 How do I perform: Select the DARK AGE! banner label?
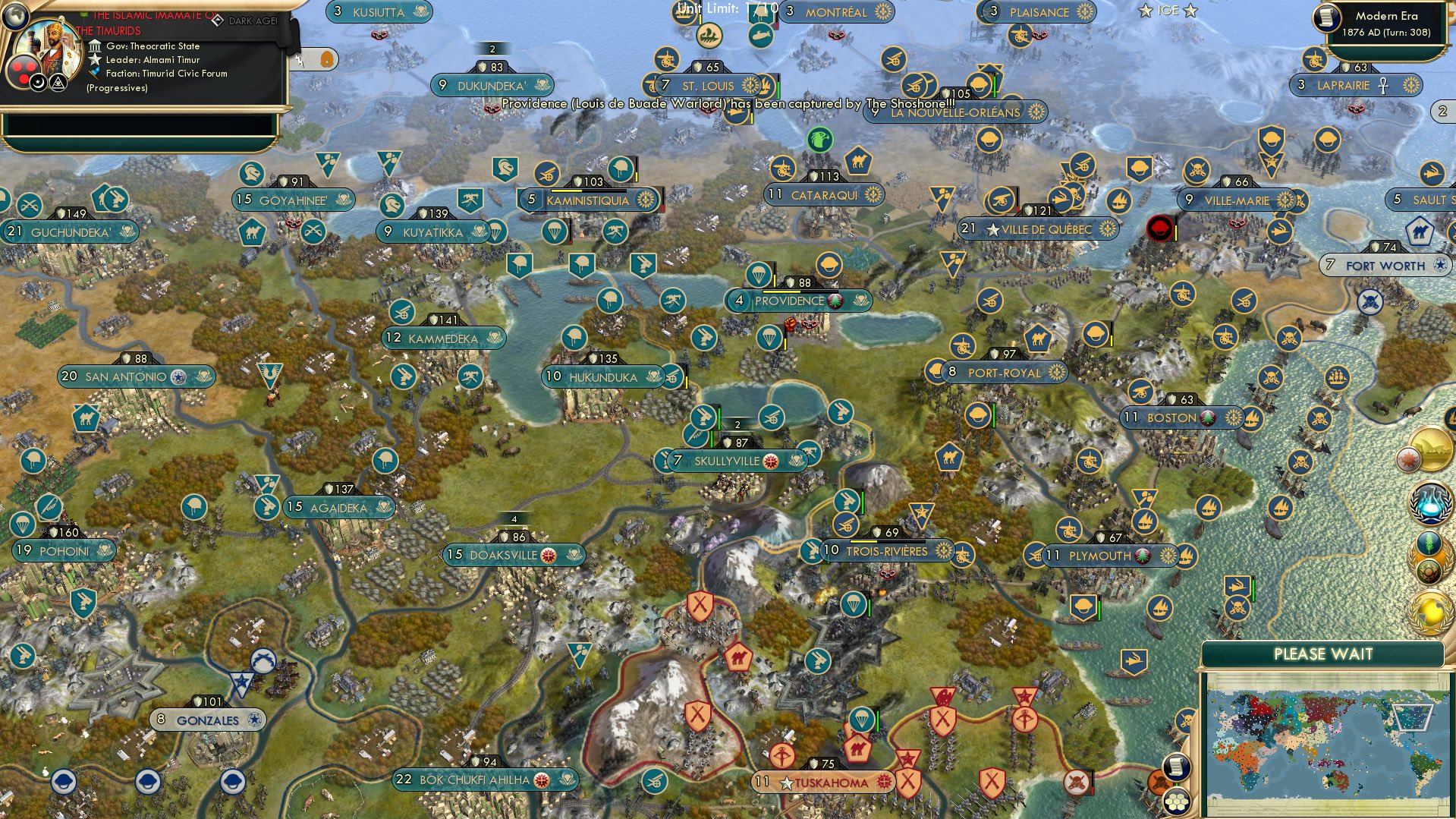(253, 21)
